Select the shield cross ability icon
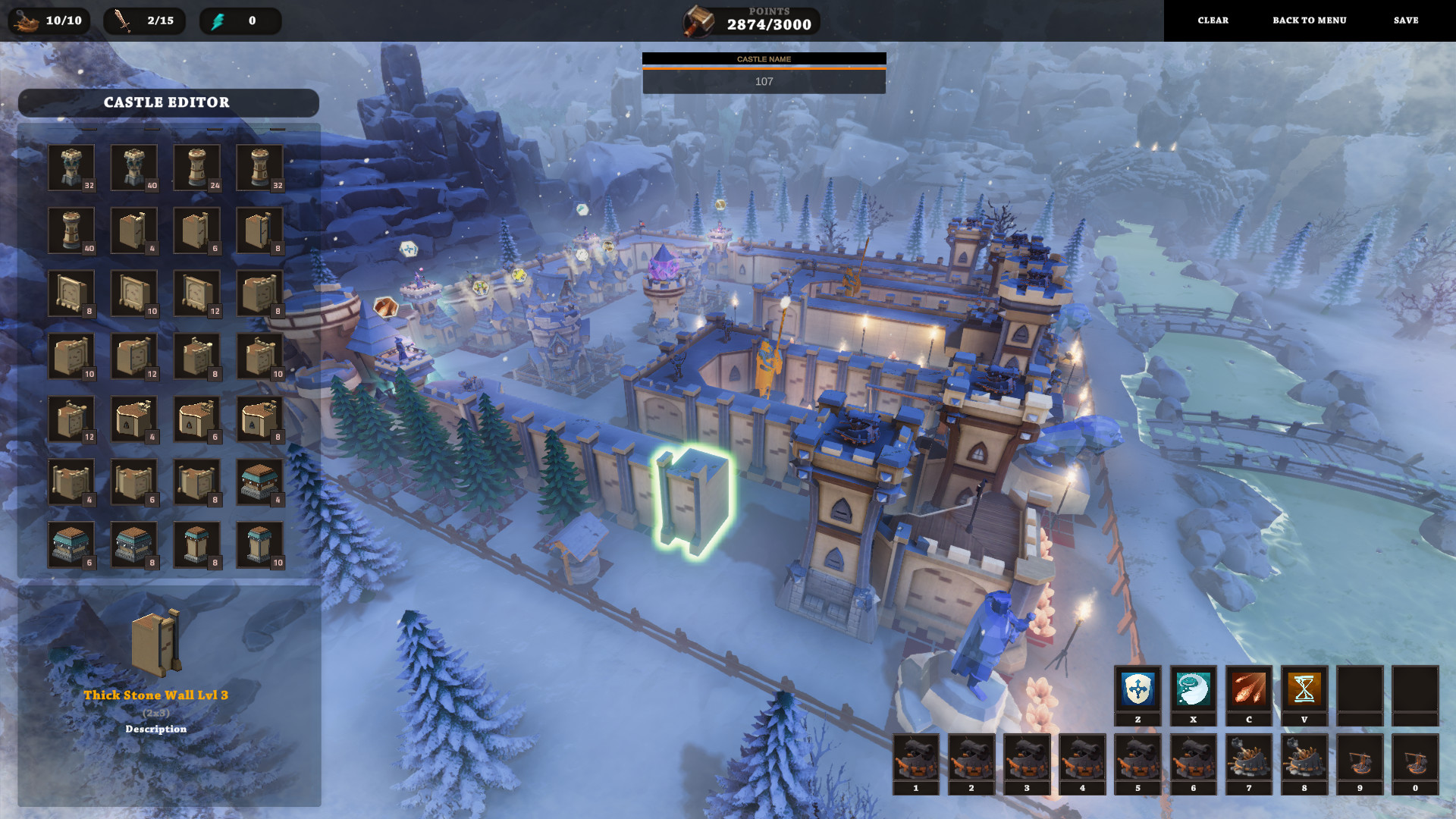 [x=1137, y=689]
